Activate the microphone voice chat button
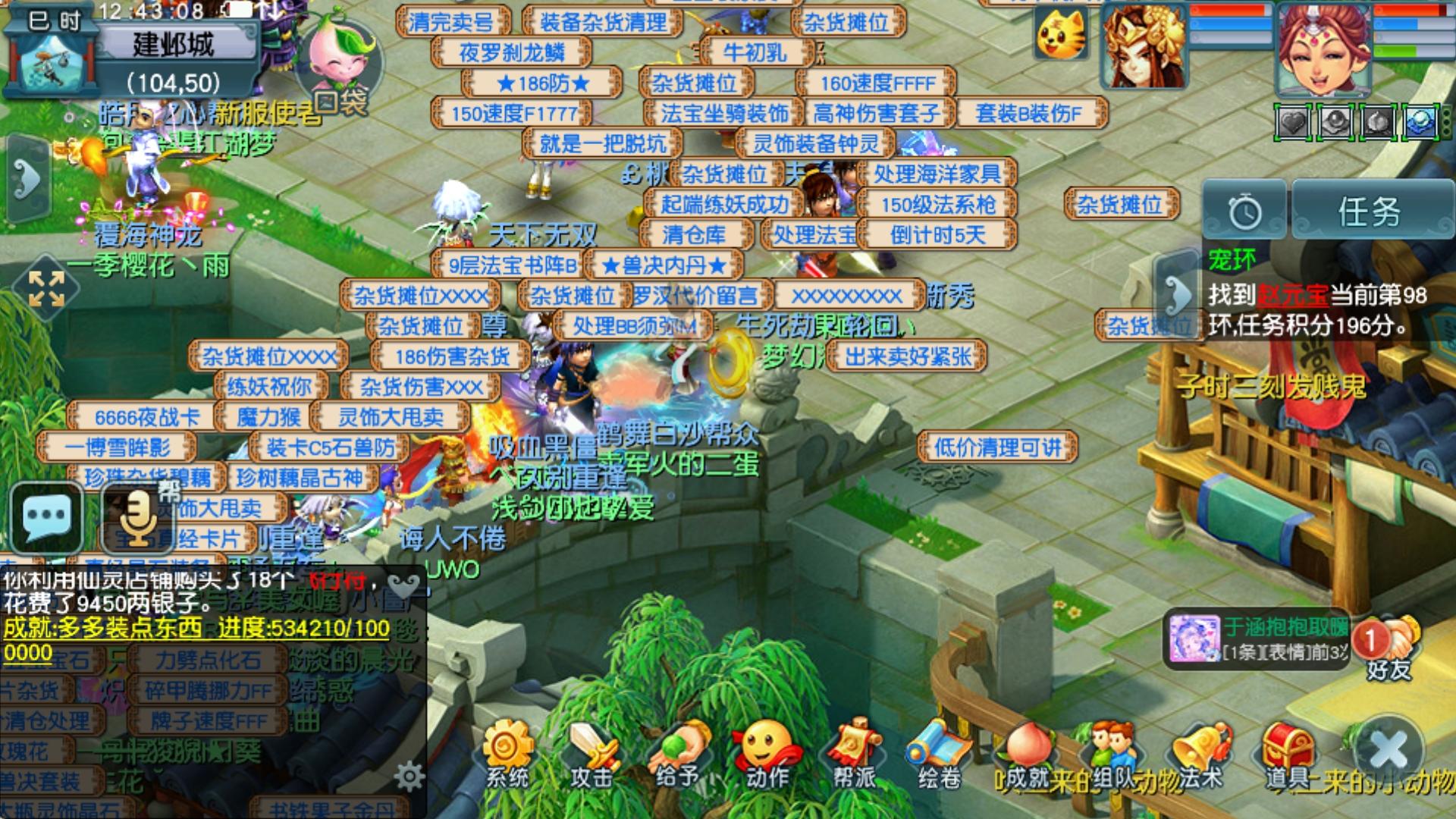This screenshot has height=819, width=1456. 137,516
